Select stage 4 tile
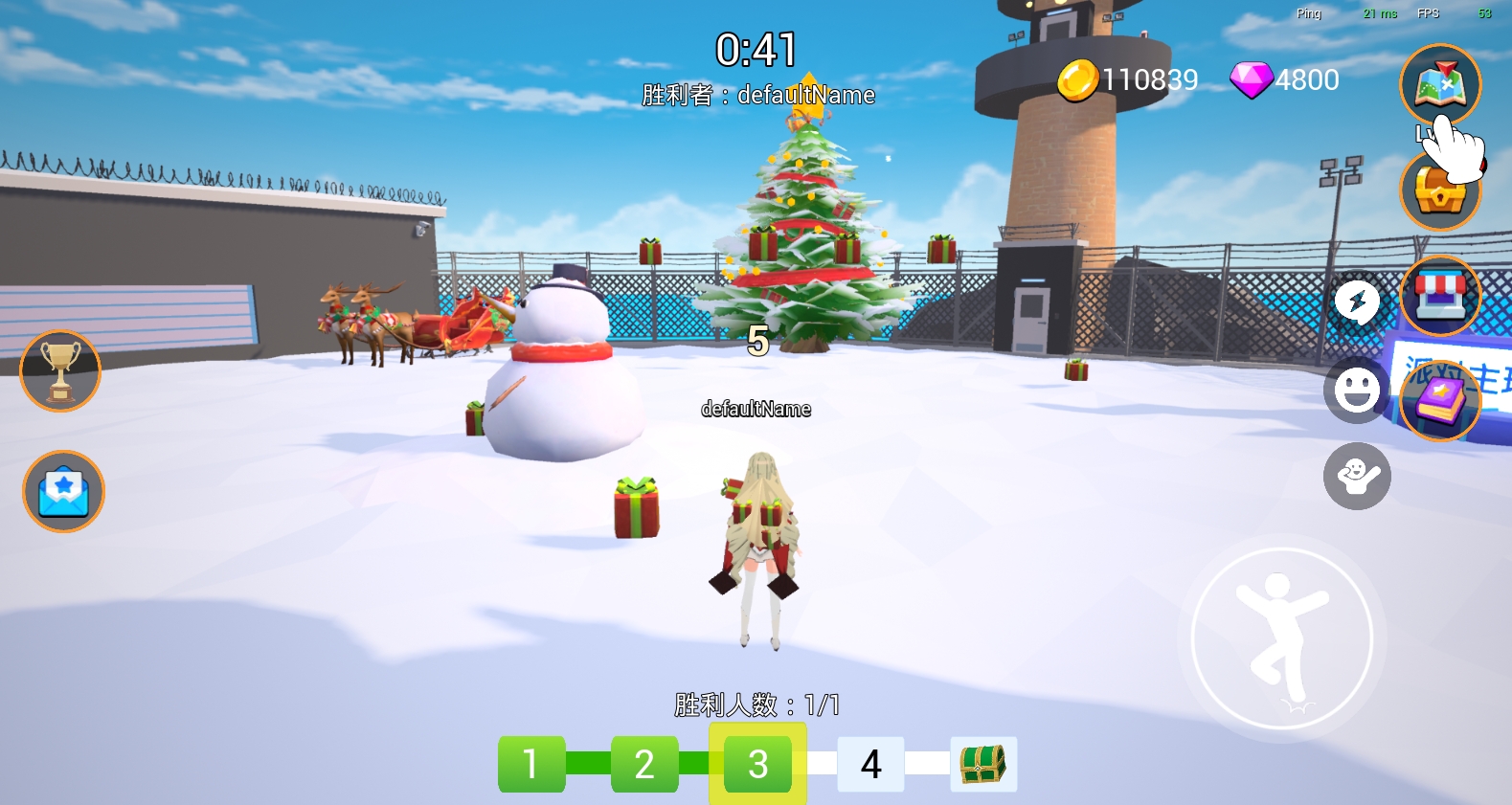 click(870, 764)
